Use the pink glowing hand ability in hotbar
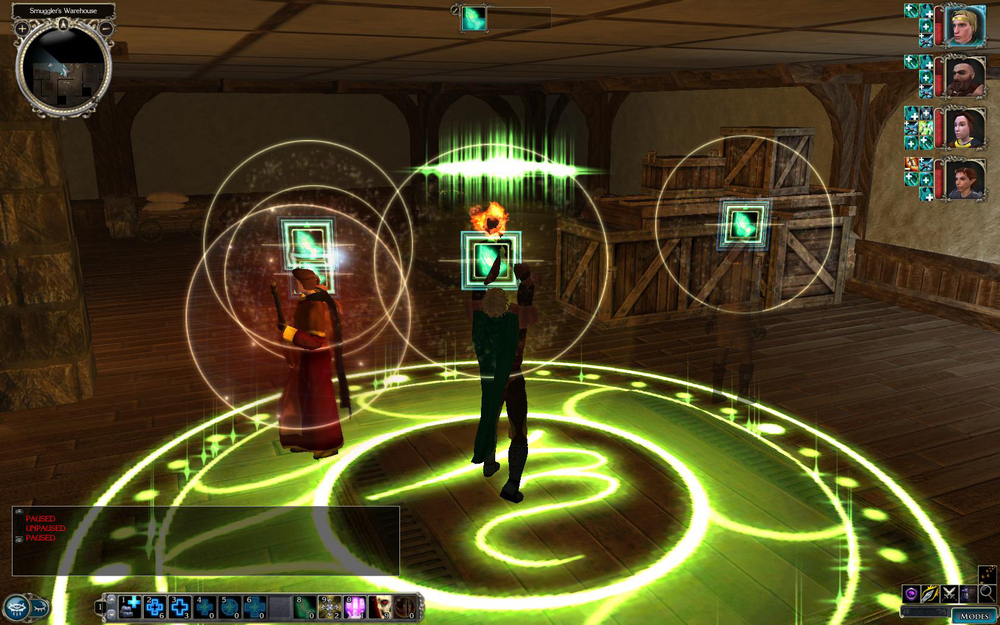 pyautogui.click(x=355, y=605)
